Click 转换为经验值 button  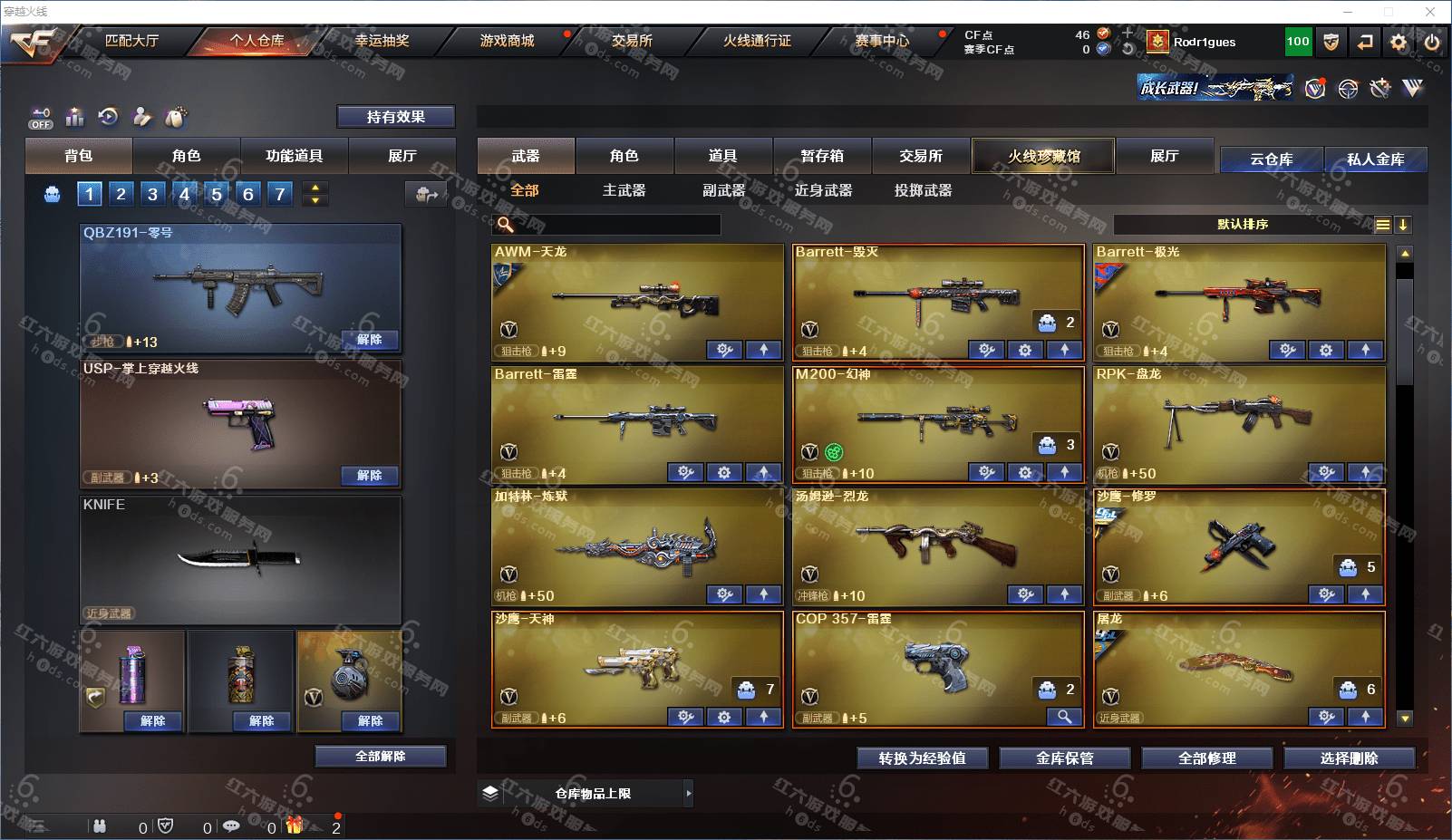[x=922, y=758]
